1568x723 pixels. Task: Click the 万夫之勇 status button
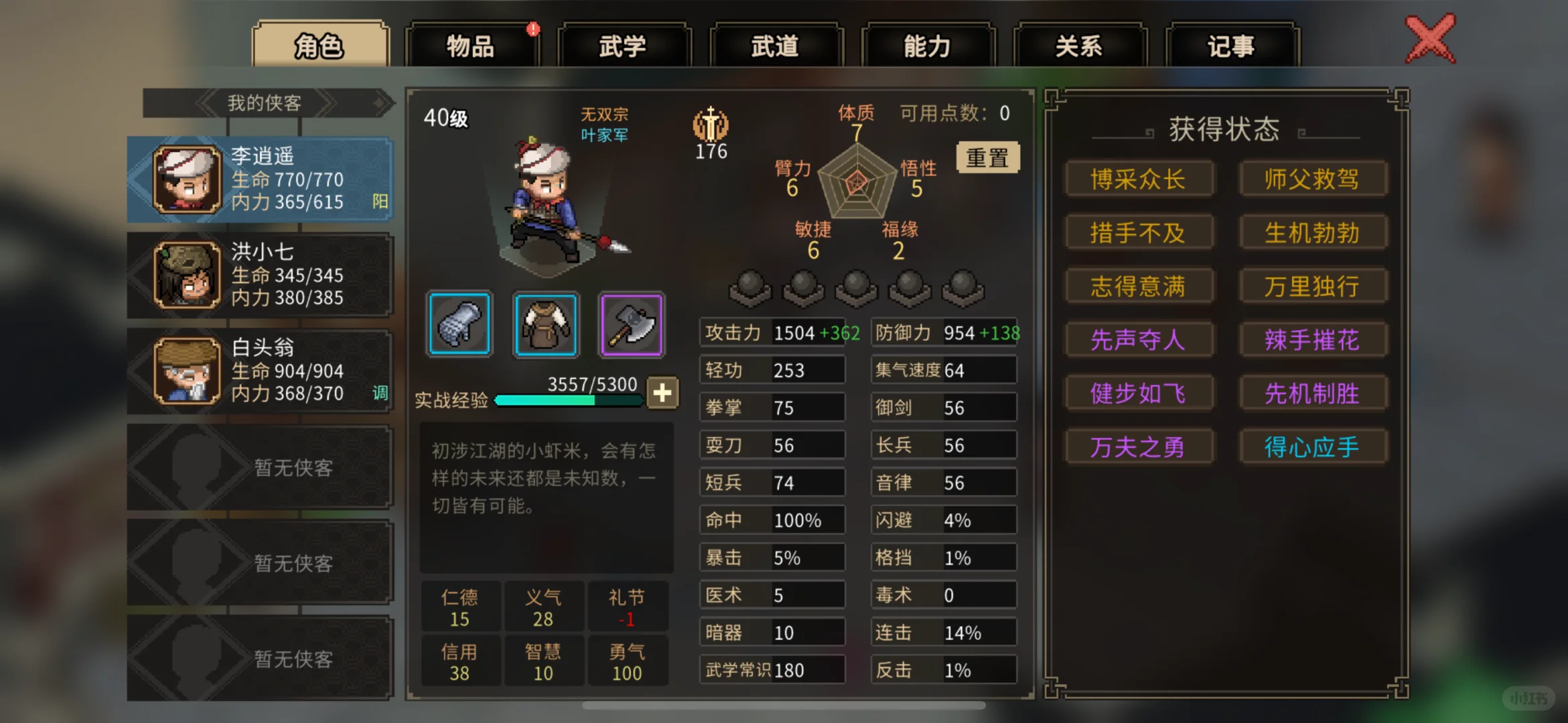(1139, 447)
